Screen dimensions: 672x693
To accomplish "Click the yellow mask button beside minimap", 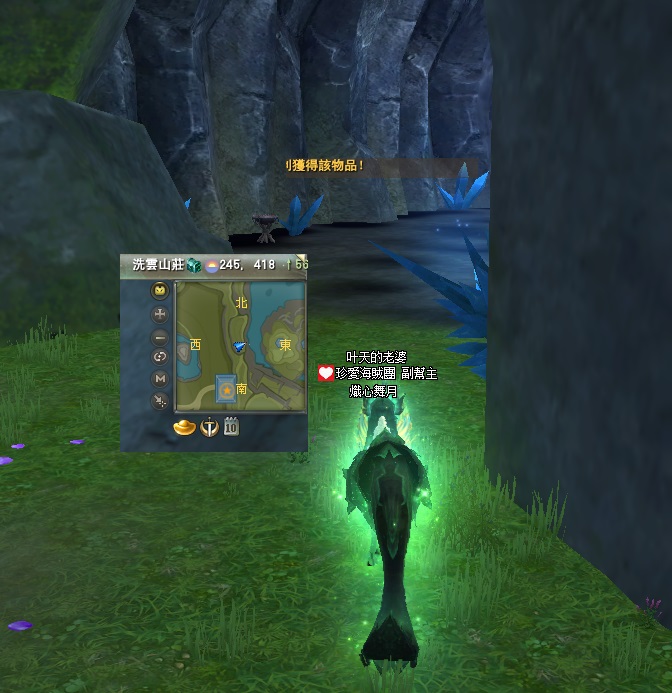I will (x=160, y=291).
